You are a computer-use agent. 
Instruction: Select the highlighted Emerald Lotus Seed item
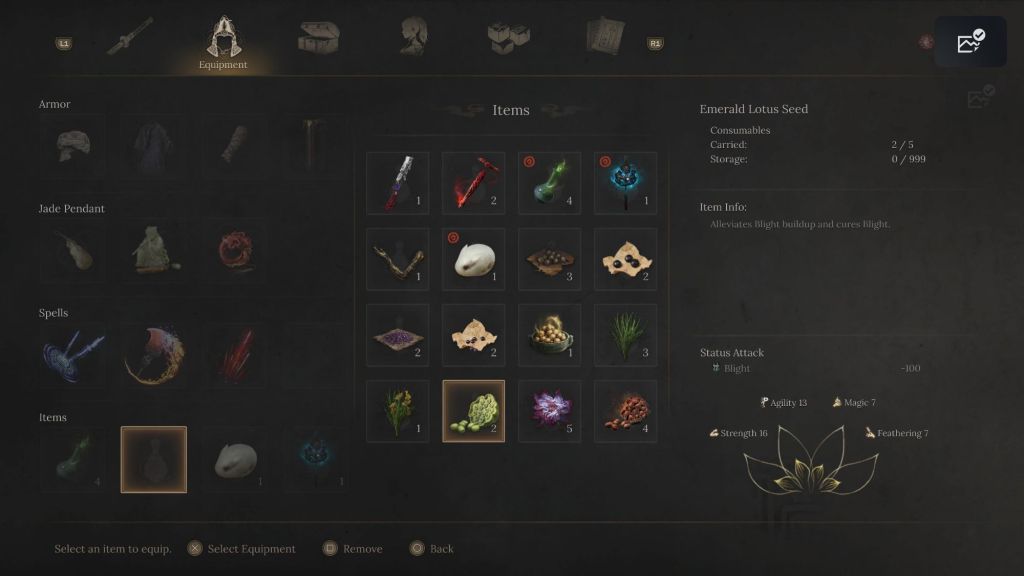click(x=474, y=411)
